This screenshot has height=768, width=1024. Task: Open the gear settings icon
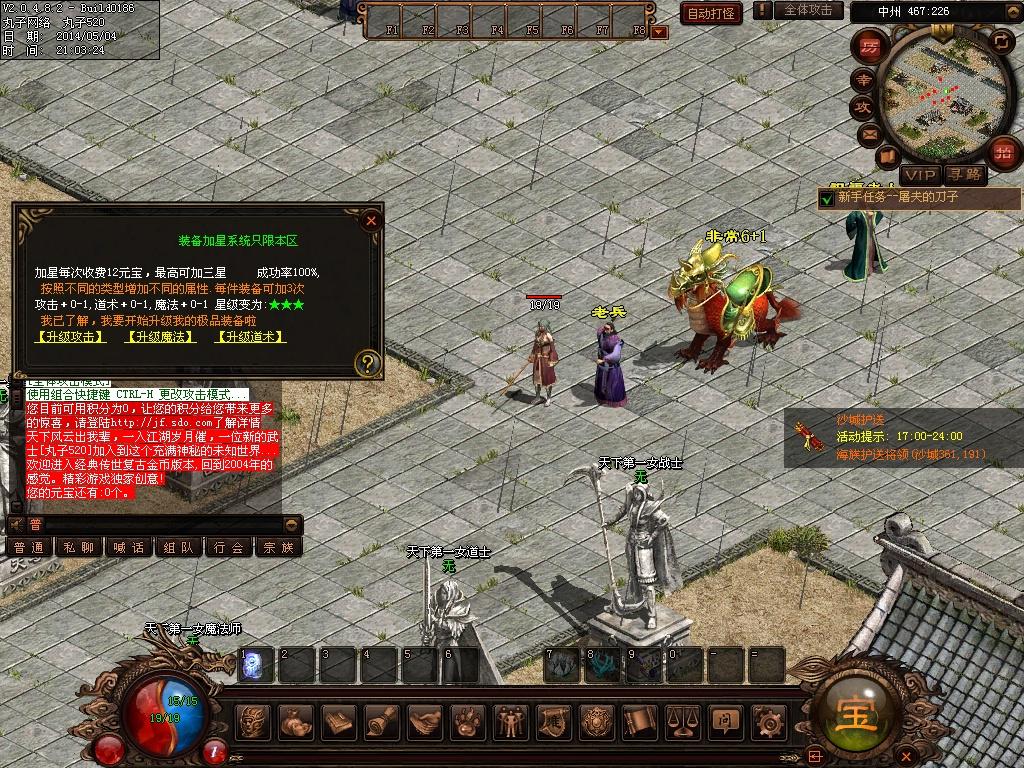pyautogui.click(x=767, y=720)
